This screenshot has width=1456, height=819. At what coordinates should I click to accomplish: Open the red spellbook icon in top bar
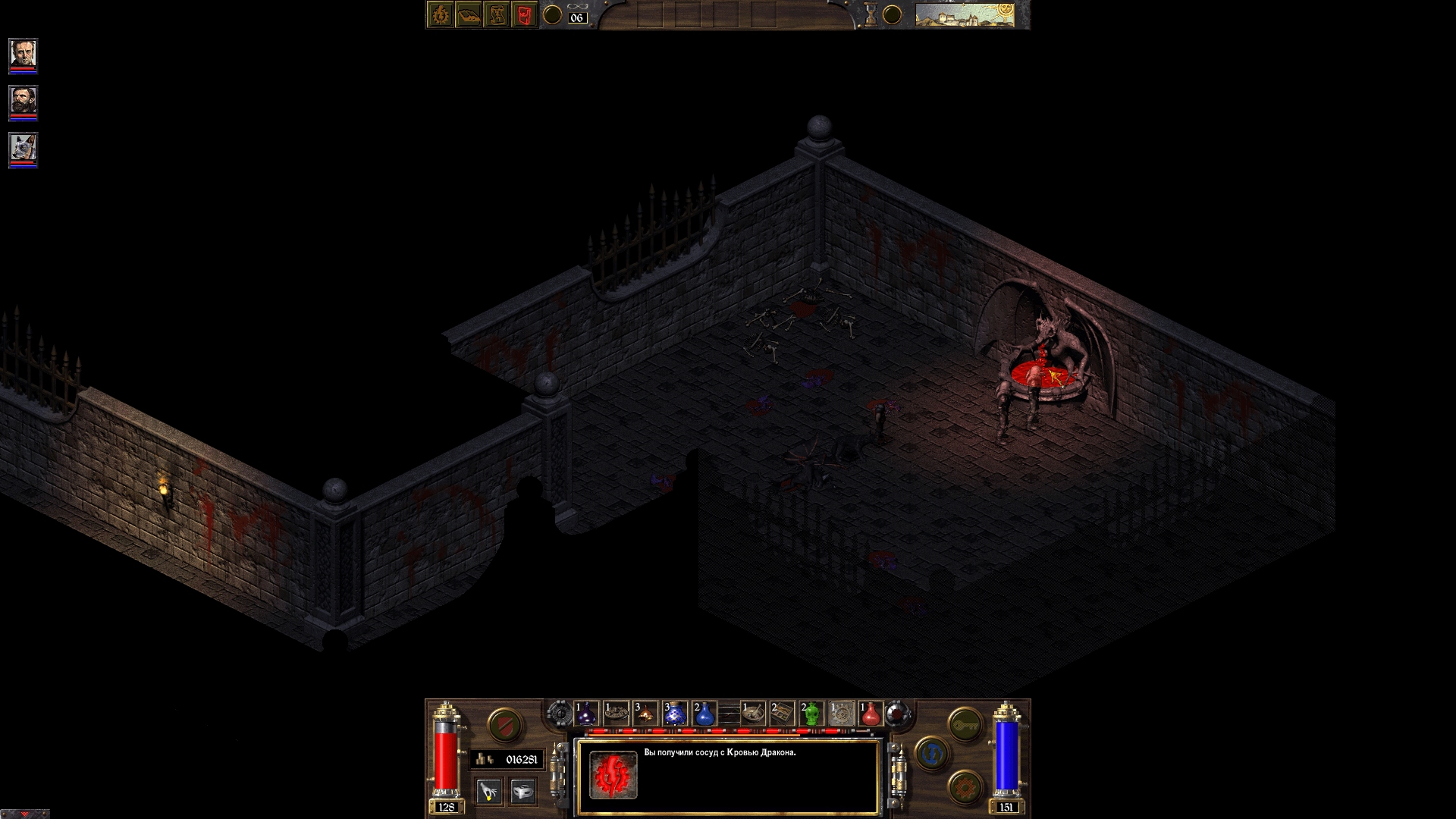[x=524, y=14]
